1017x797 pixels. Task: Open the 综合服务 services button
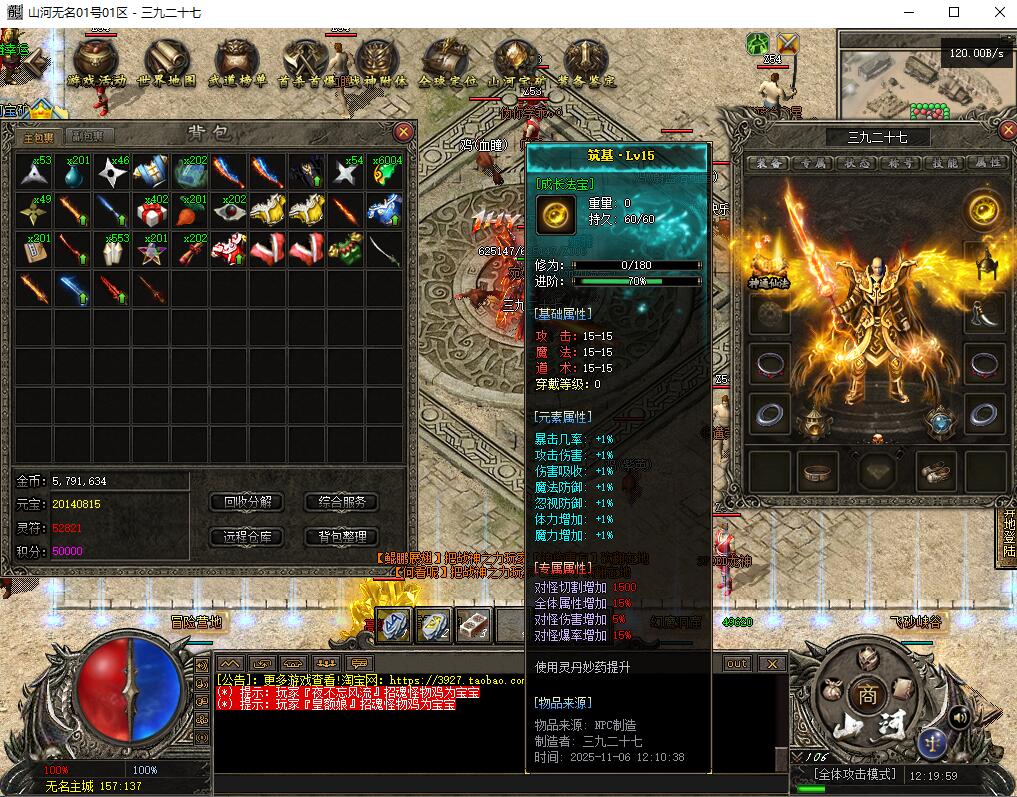point(341,502)
